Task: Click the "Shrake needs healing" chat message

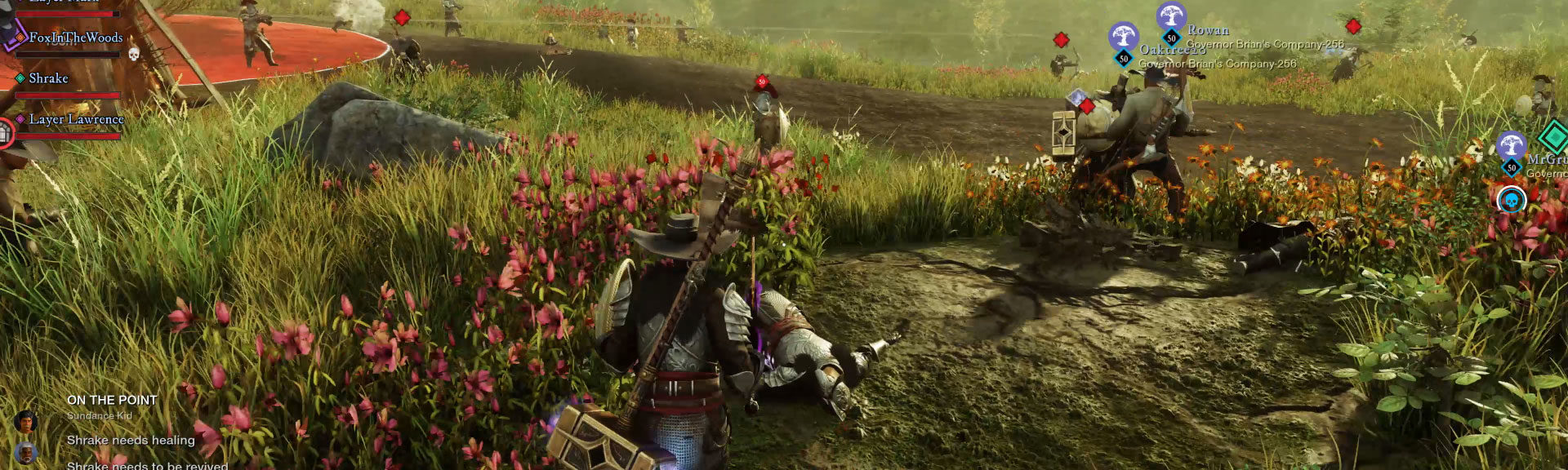Action: click(x=131, y=441)
